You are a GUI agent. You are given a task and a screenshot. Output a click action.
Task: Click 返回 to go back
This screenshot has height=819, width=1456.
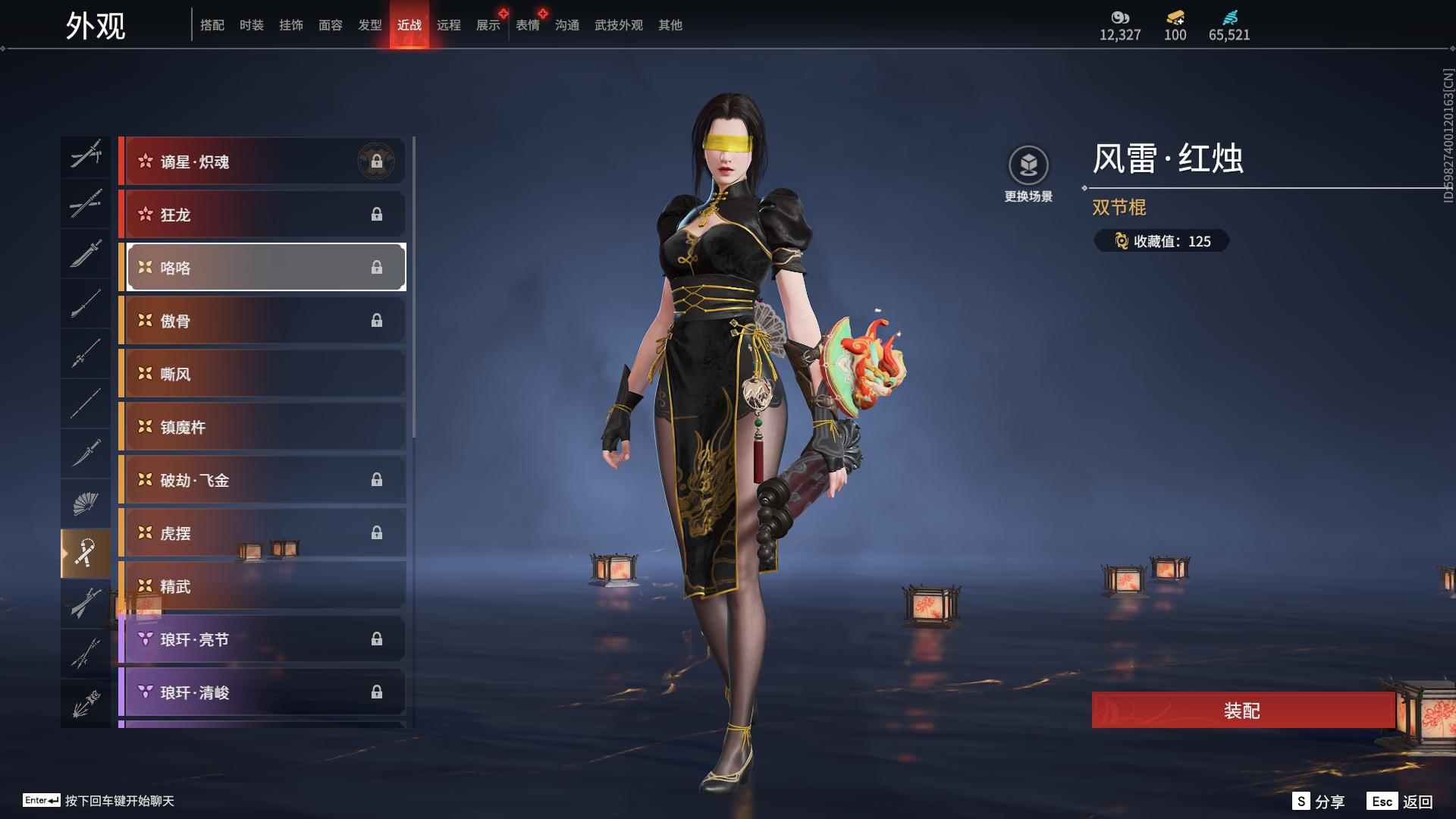tap(1401, 802)
